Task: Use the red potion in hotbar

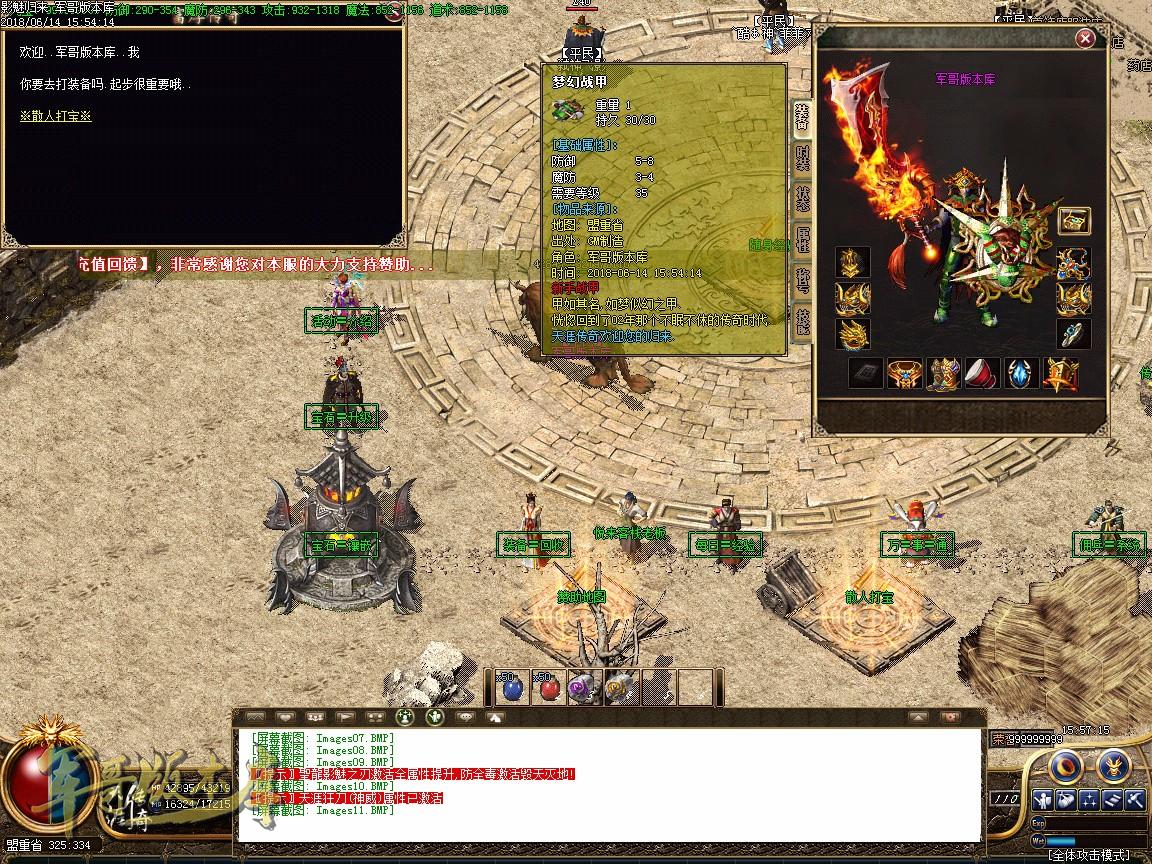Action: [546, 688]
